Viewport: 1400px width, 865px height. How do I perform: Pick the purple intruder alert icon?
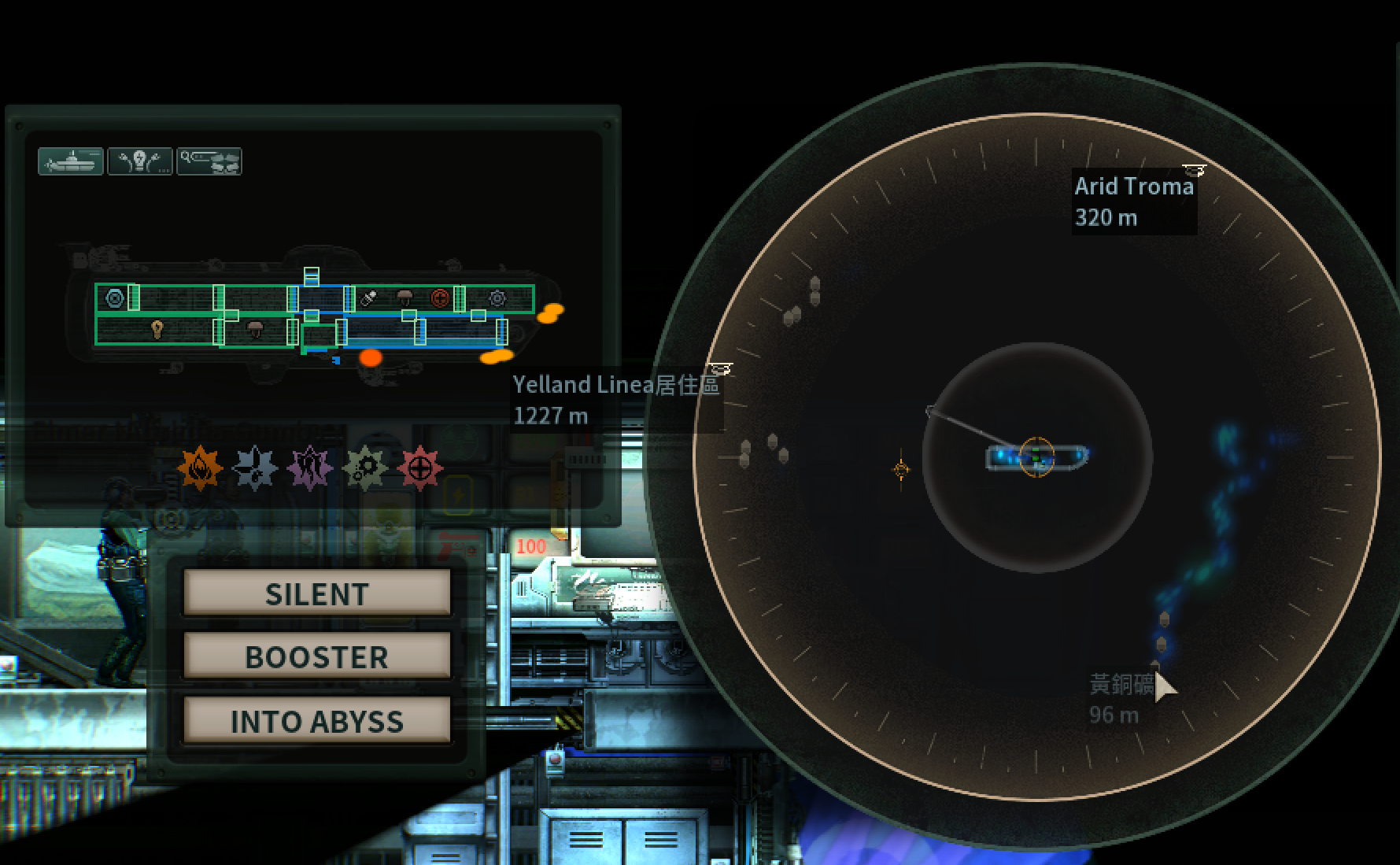click(310, 469)
